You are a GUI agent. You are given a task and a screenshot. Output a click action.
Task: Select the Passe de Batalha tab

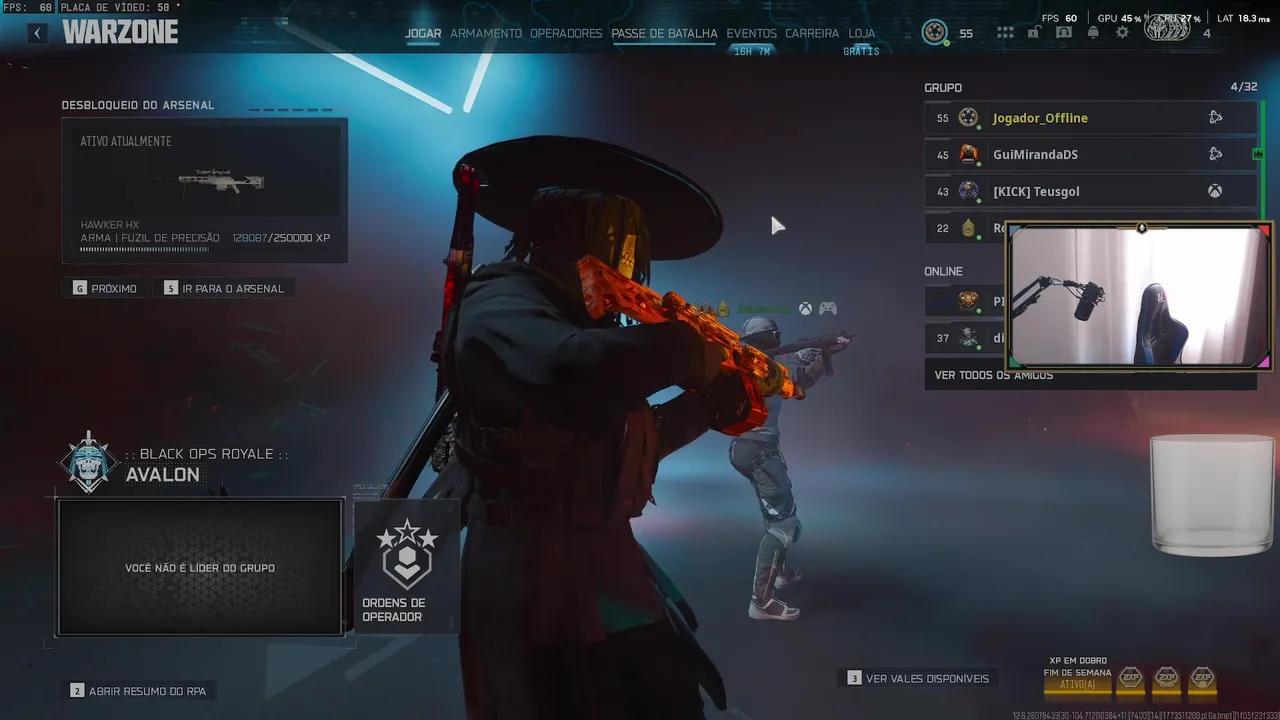click(x=664, y=33)
